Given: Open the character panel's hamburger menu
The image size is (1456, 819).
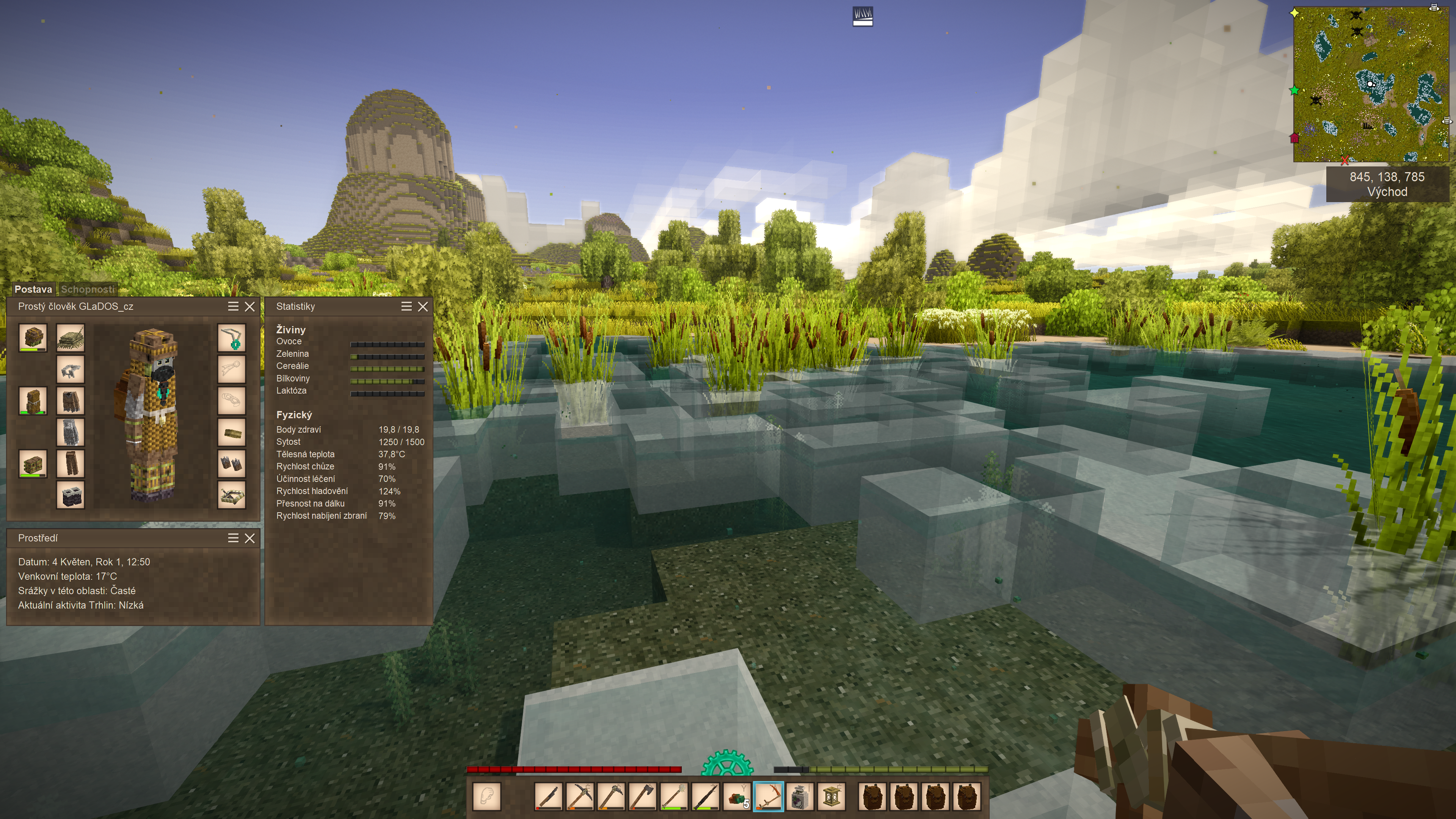Looking at the screenshot, I should (x=233, y=306).
